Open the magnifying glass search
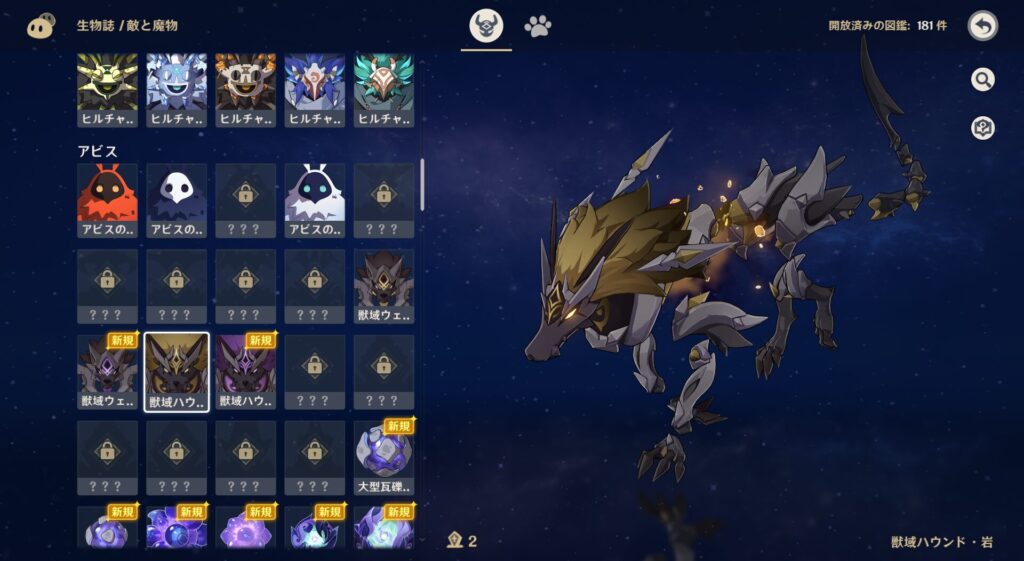 tap(982, 80)
